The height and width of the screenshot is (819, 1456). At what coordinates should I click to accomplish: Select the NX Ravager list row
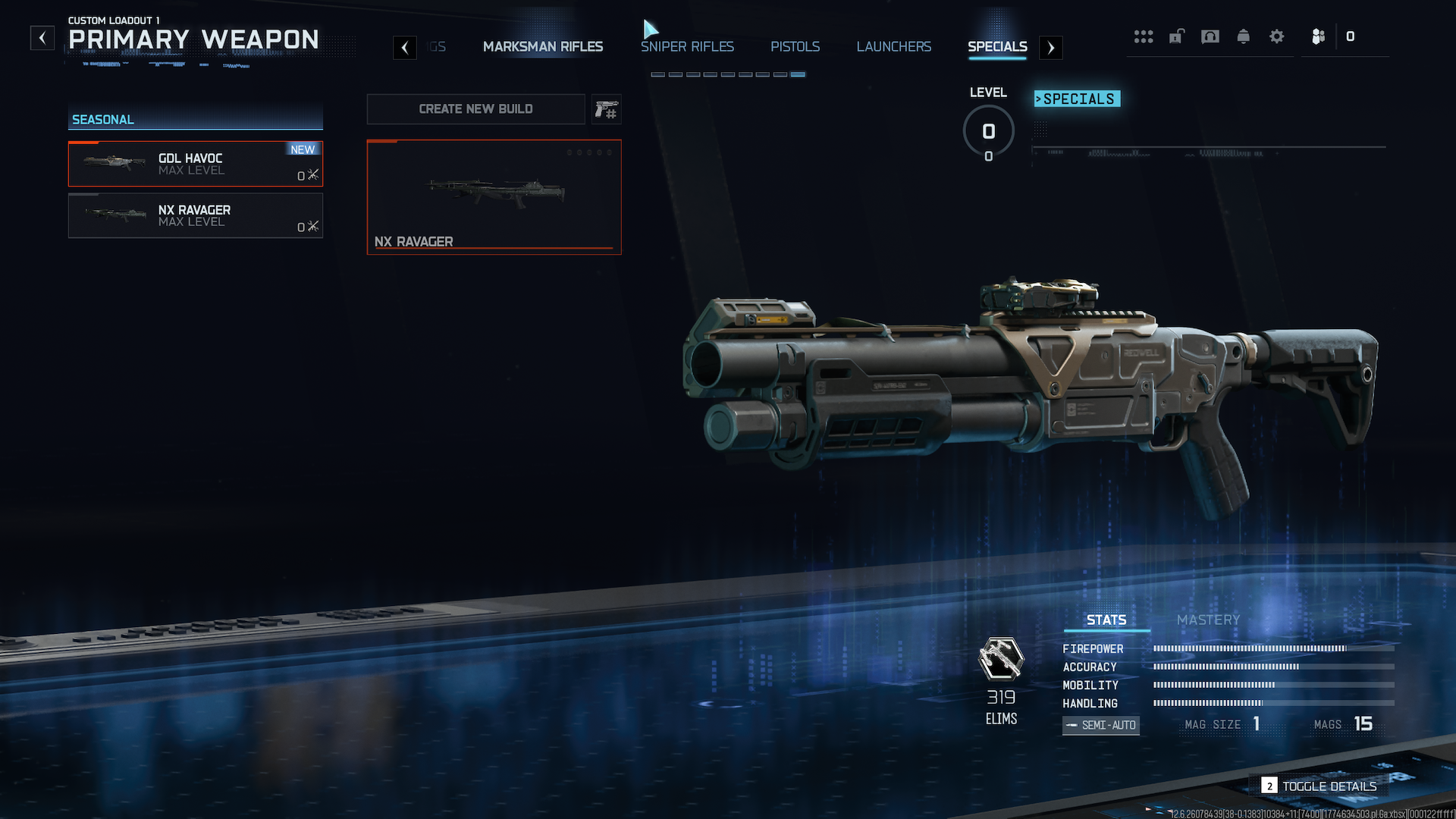coord(196,215)
